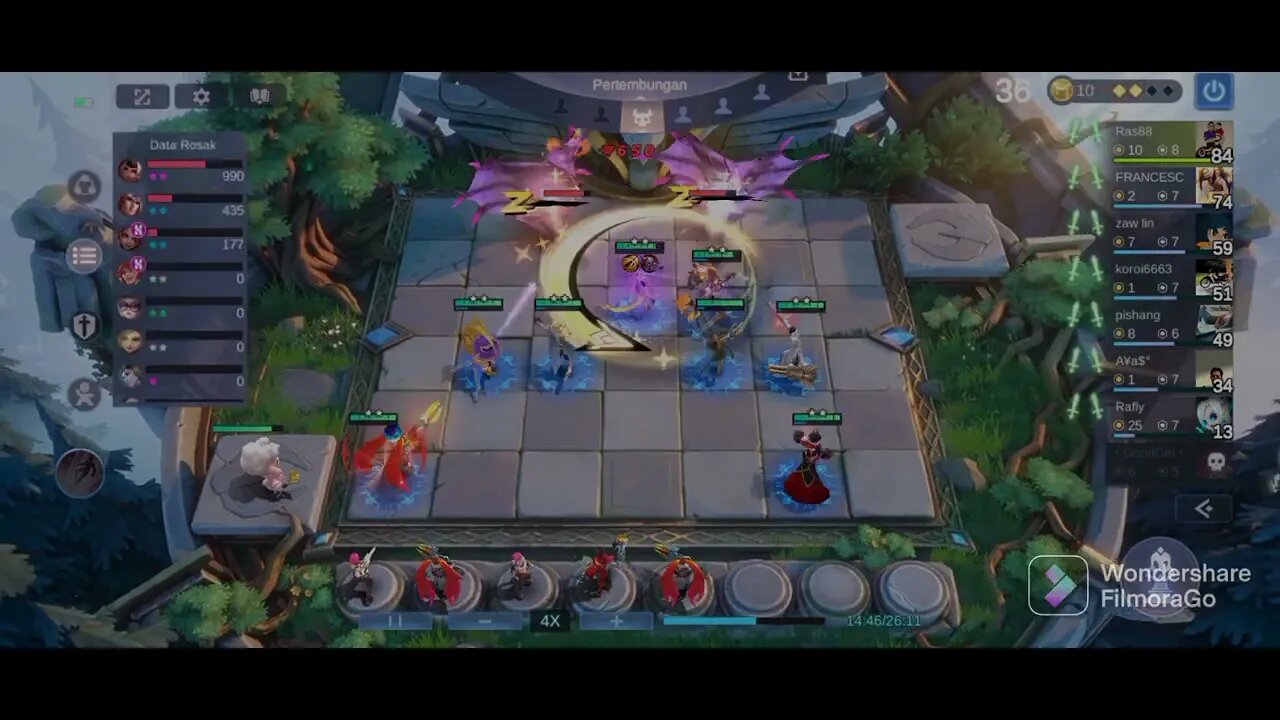Open the game settings gear icon
The height and width of the screenshot is (720, 1280).
200,96
